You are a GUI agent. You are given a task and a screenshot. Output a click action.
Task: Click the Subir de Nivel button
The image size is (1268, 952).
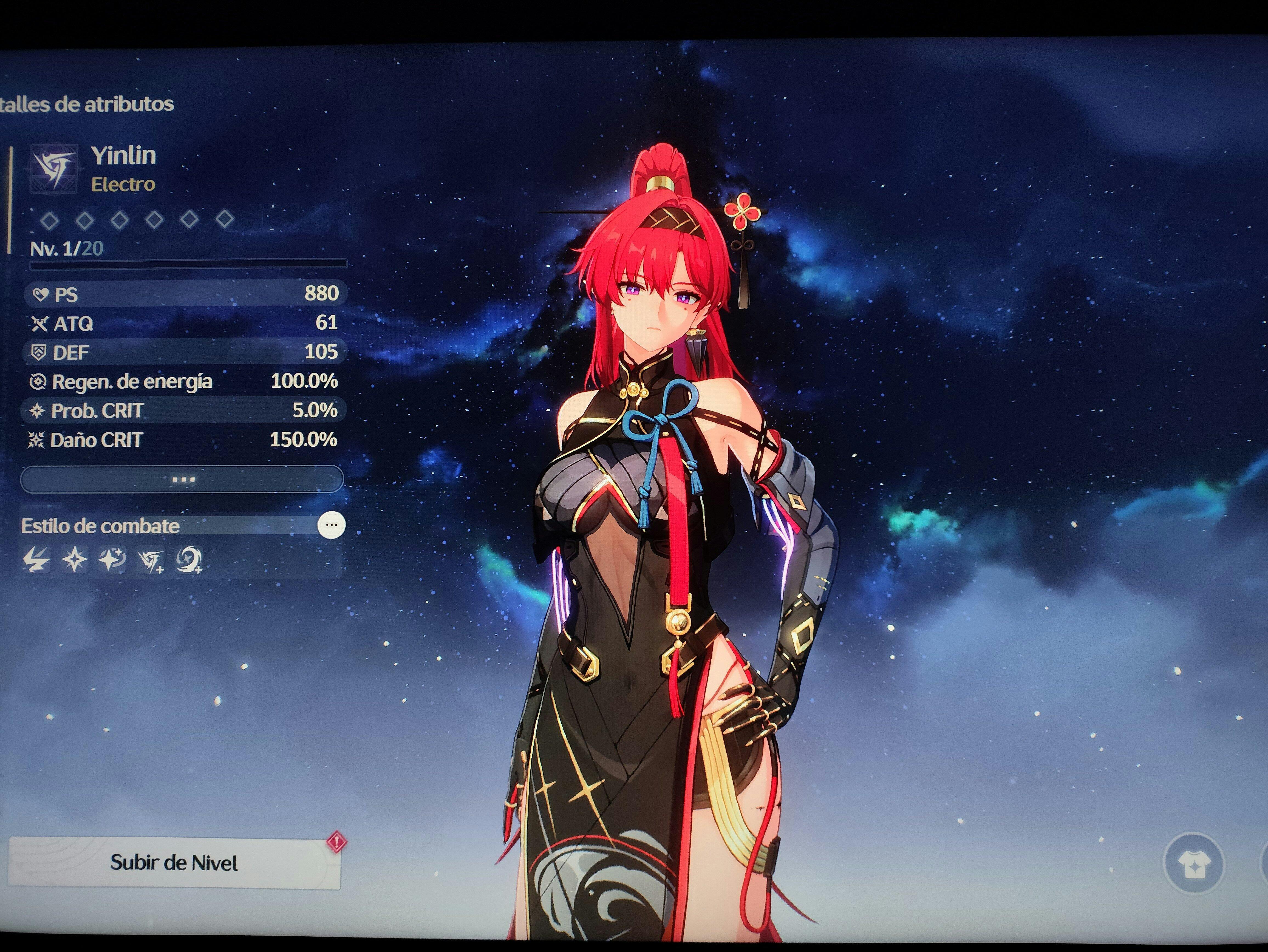coord(174,863)
